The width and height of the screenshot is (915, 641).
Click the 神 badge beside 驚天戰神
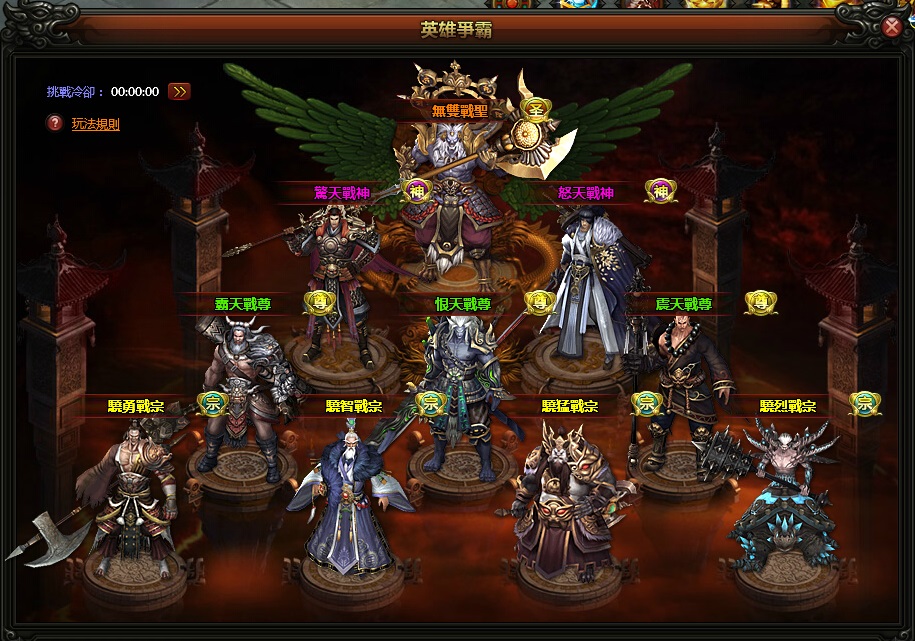417,189
